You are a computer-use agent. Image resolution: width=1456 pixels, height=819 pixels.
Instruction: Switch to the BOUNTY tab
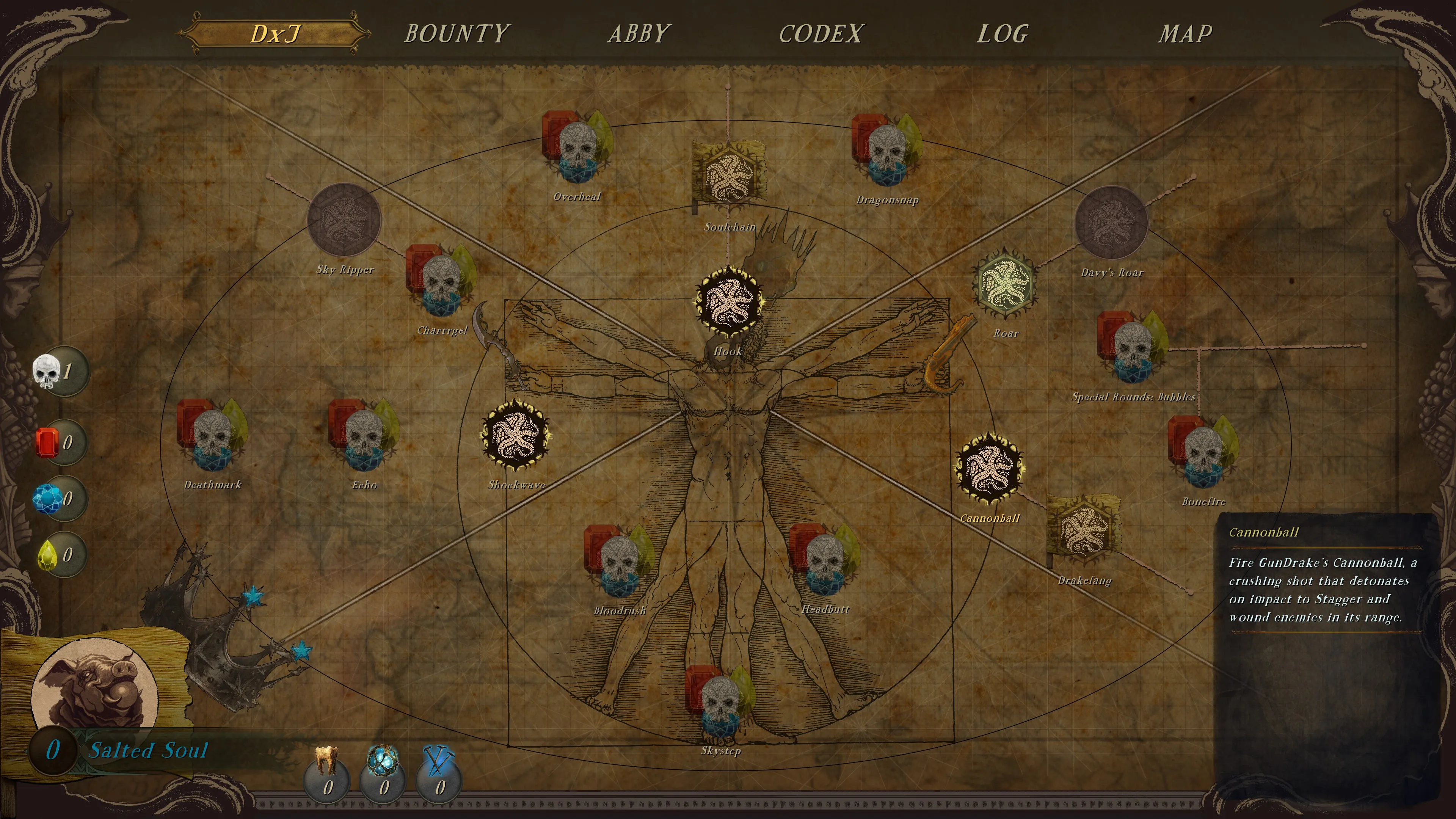pos(457,34)
